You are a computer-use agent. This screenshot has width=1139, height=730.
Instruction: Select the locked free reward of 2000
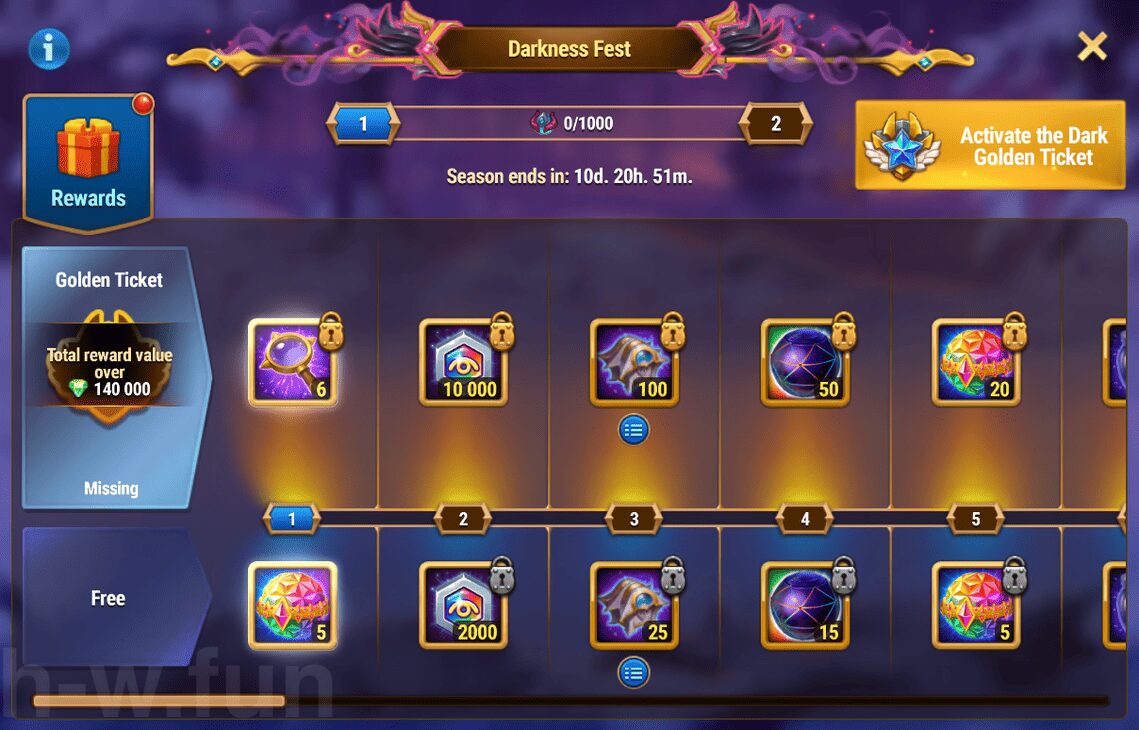pos(463,605)
